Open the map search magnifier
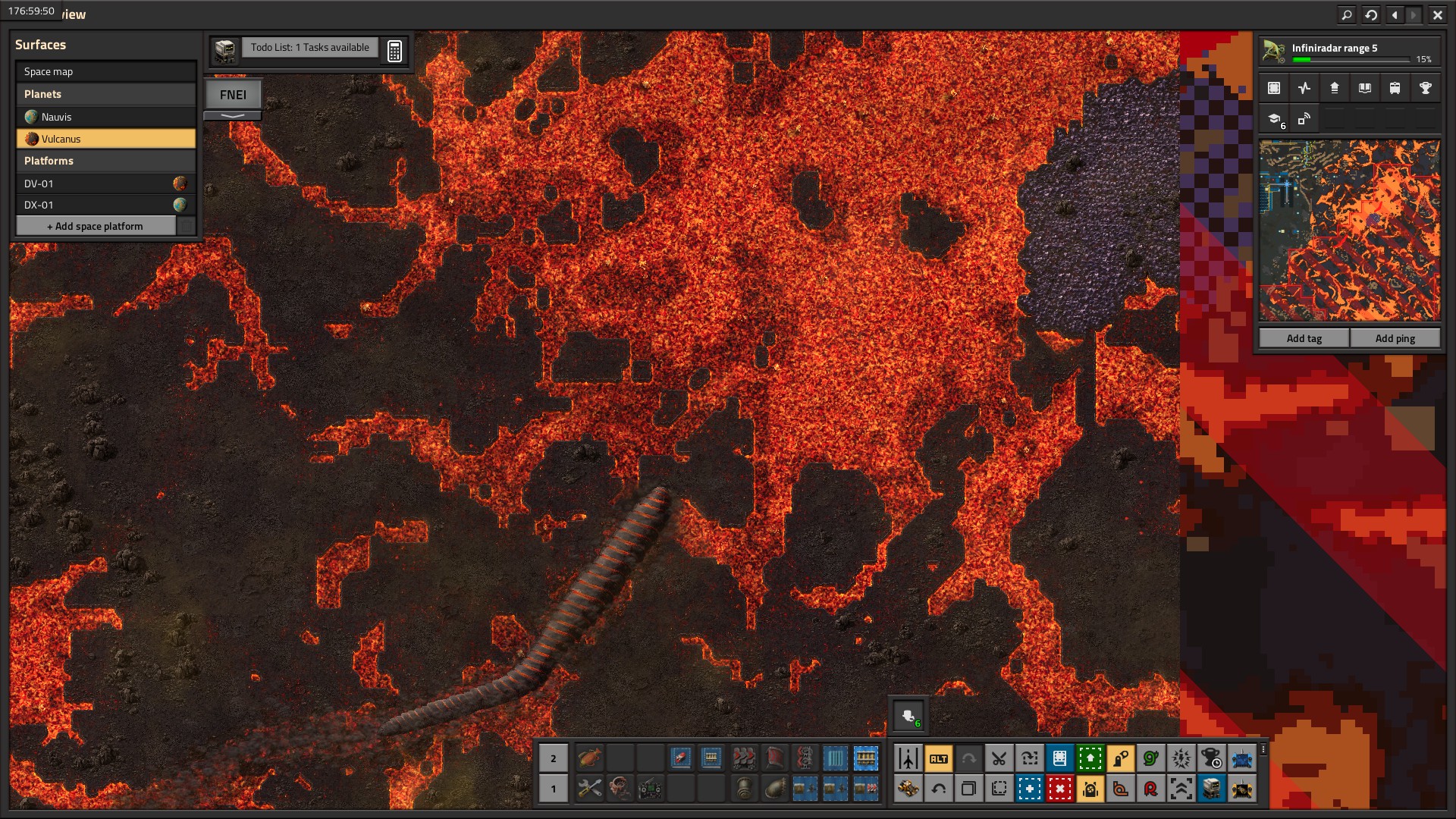 tap(1346, 14)
